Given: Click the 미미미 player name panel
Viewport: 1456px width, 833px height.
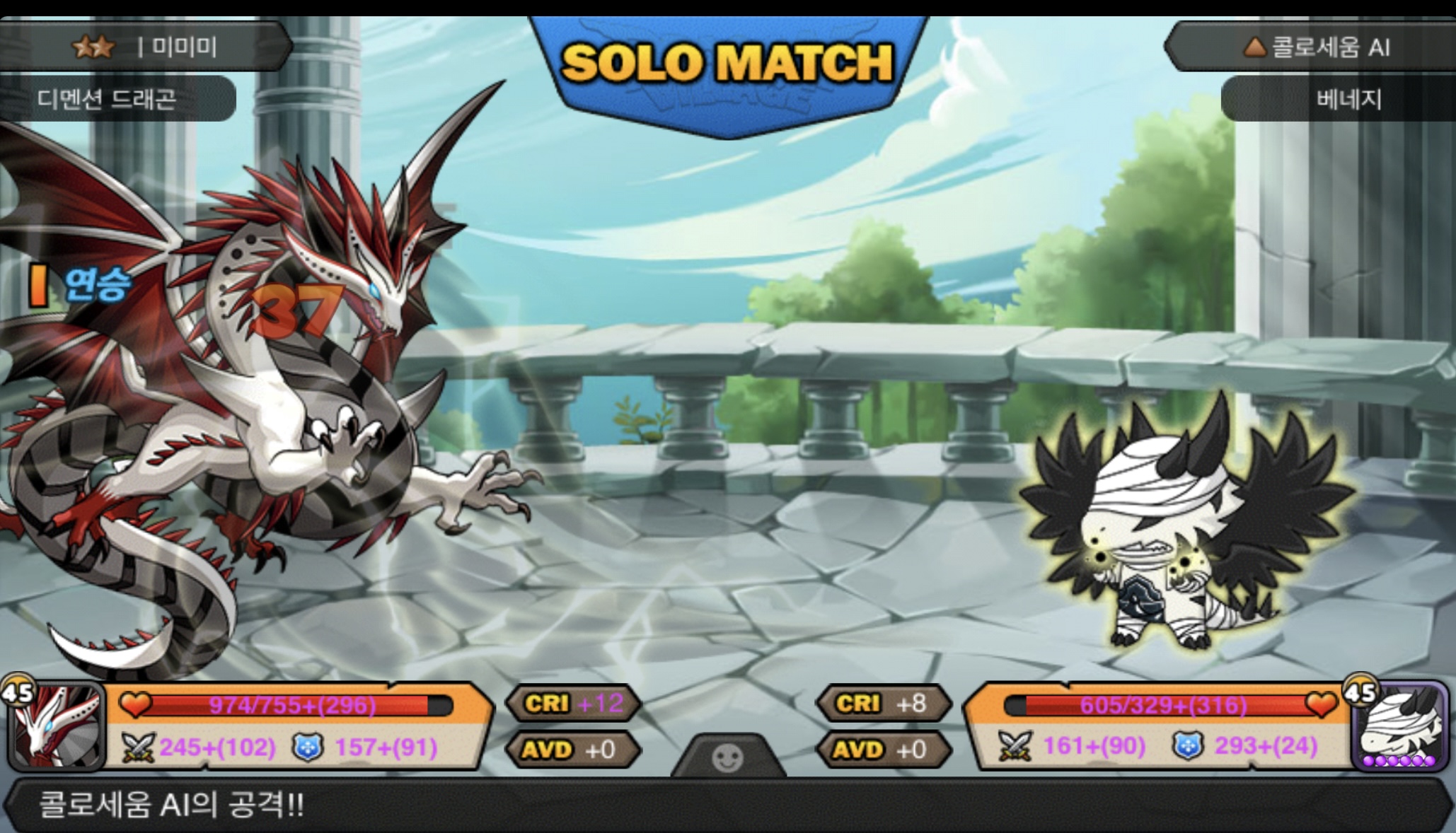Looking at the screenshot, I should (145, 47).
